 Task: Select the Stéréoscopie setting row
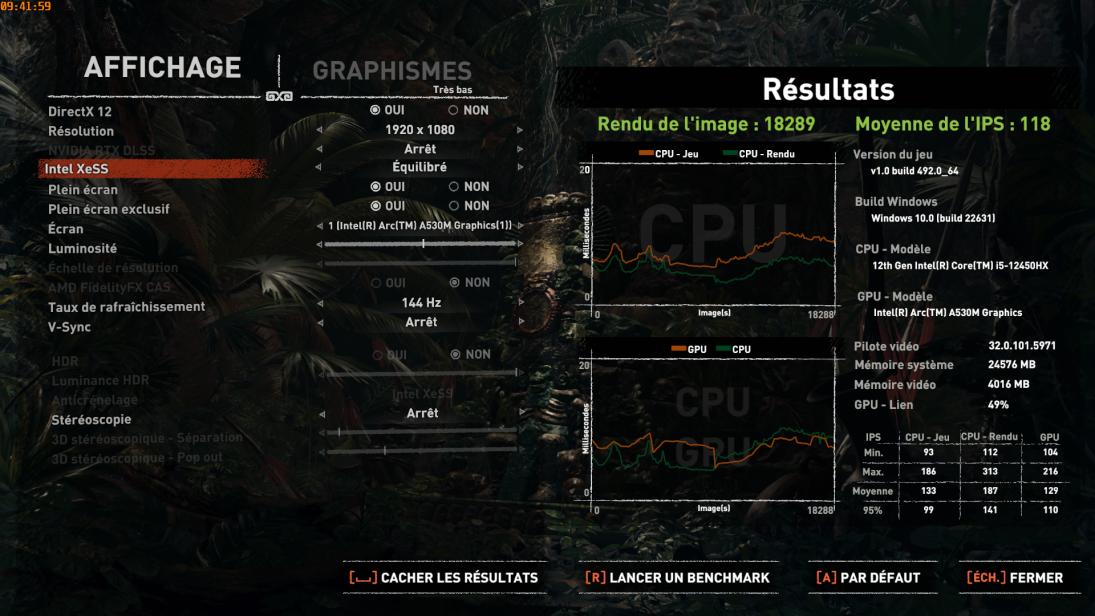point(91,420)
